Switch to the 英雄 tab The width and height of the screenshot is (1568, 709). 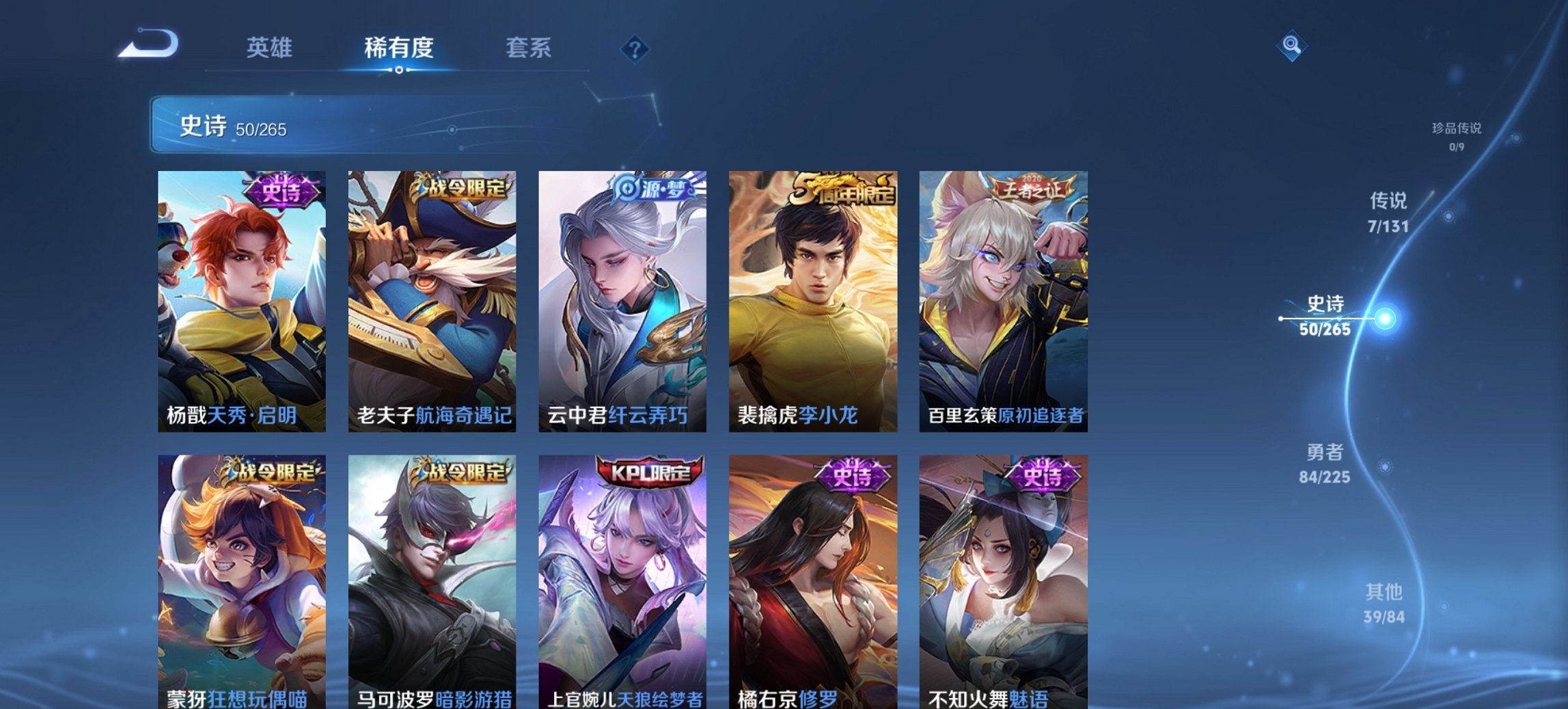[x=272, y=48]
